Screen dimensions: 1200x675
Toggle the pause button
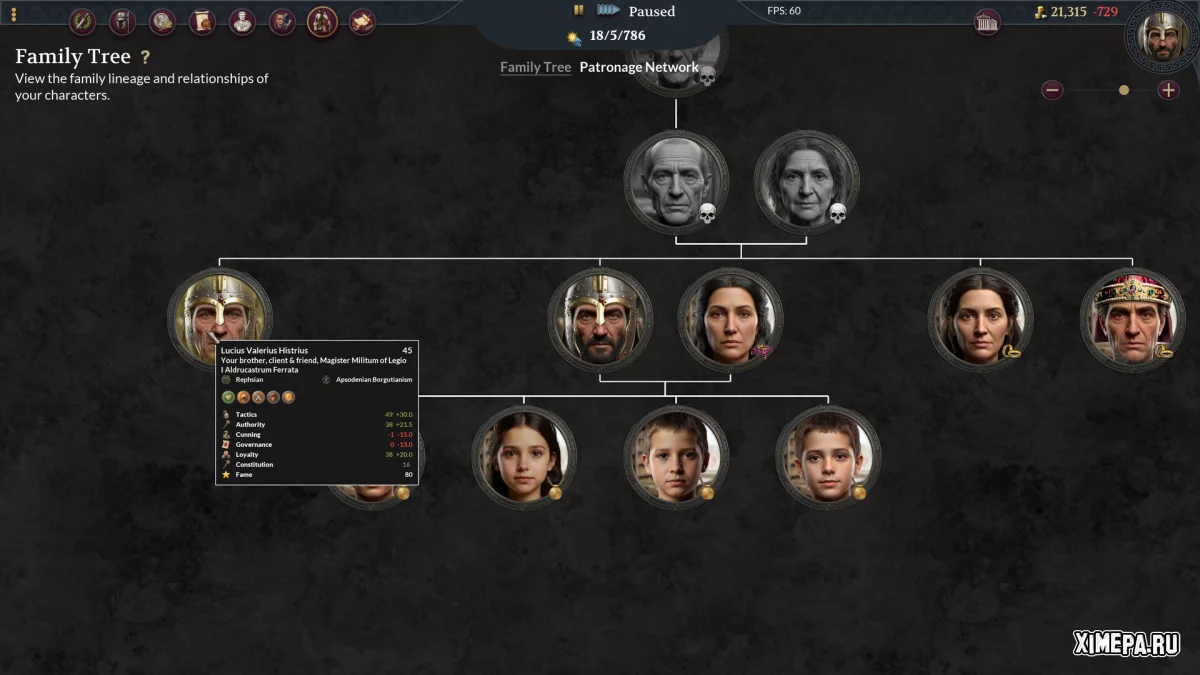coord(578,11)
